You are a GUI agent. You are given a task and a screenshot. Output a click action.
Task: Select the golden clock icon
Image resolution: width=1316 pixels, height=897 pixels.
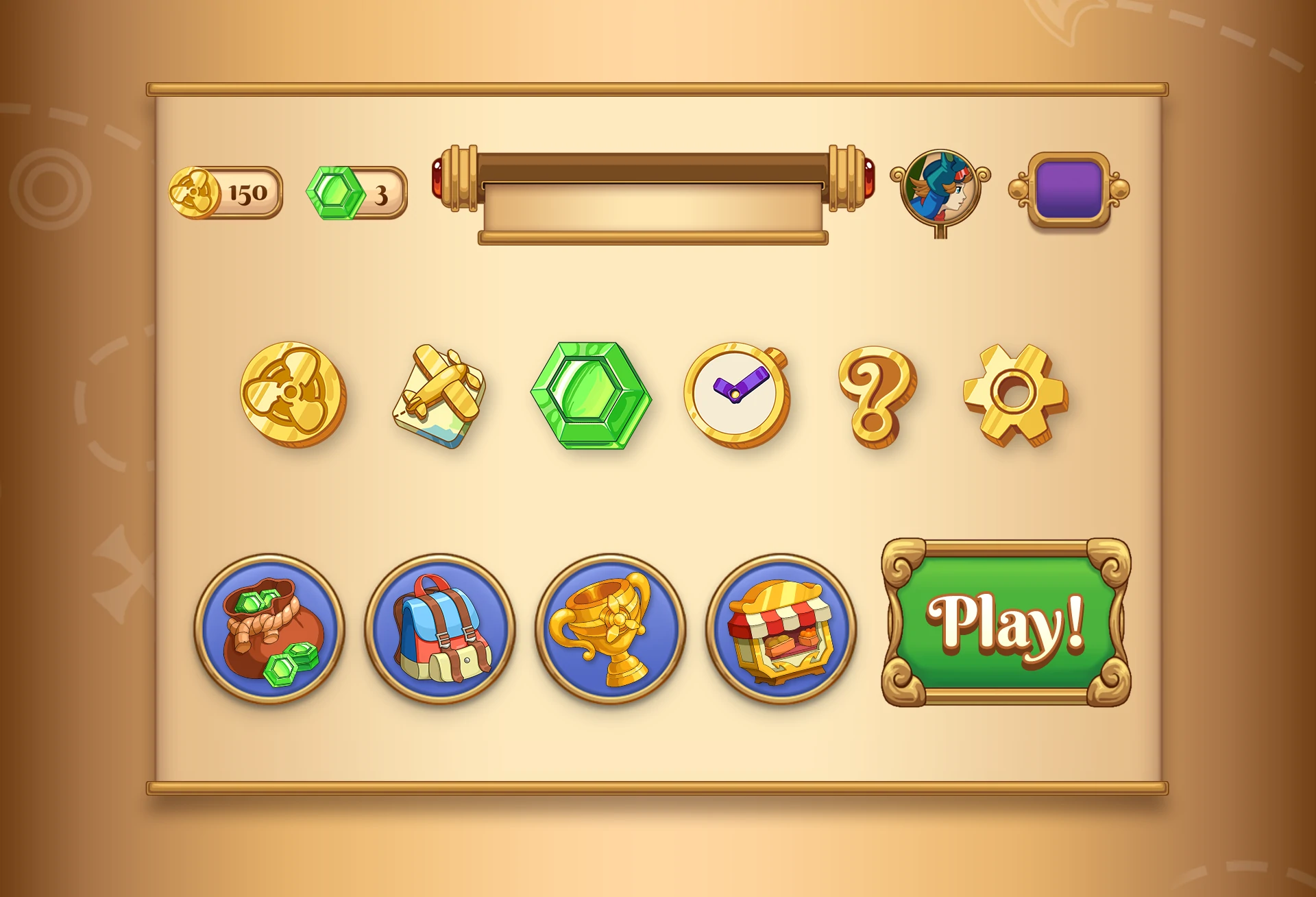[x=737, y=394]
